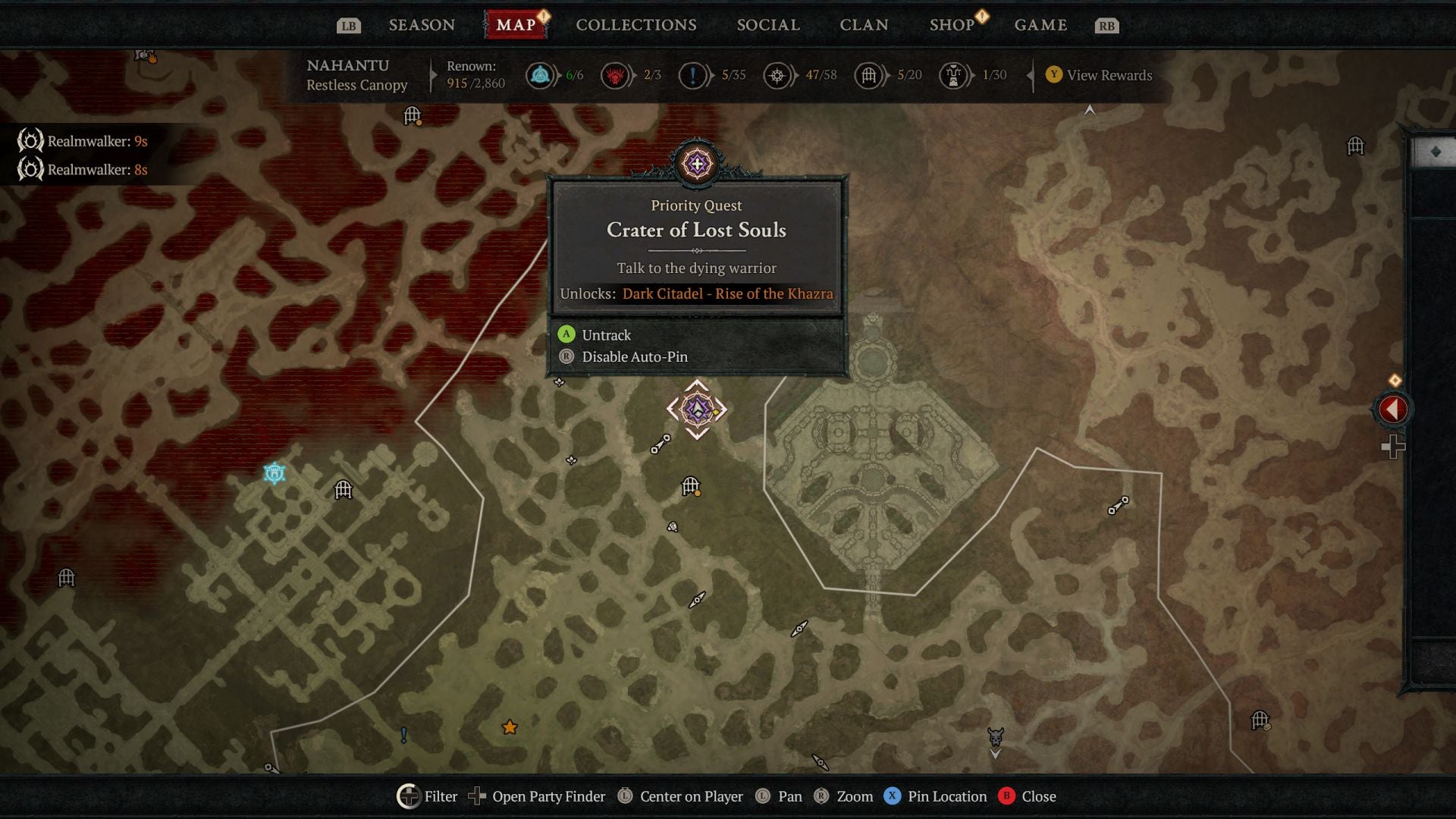Click the waypoint renown icon showing 6/6

pos(540,75)
